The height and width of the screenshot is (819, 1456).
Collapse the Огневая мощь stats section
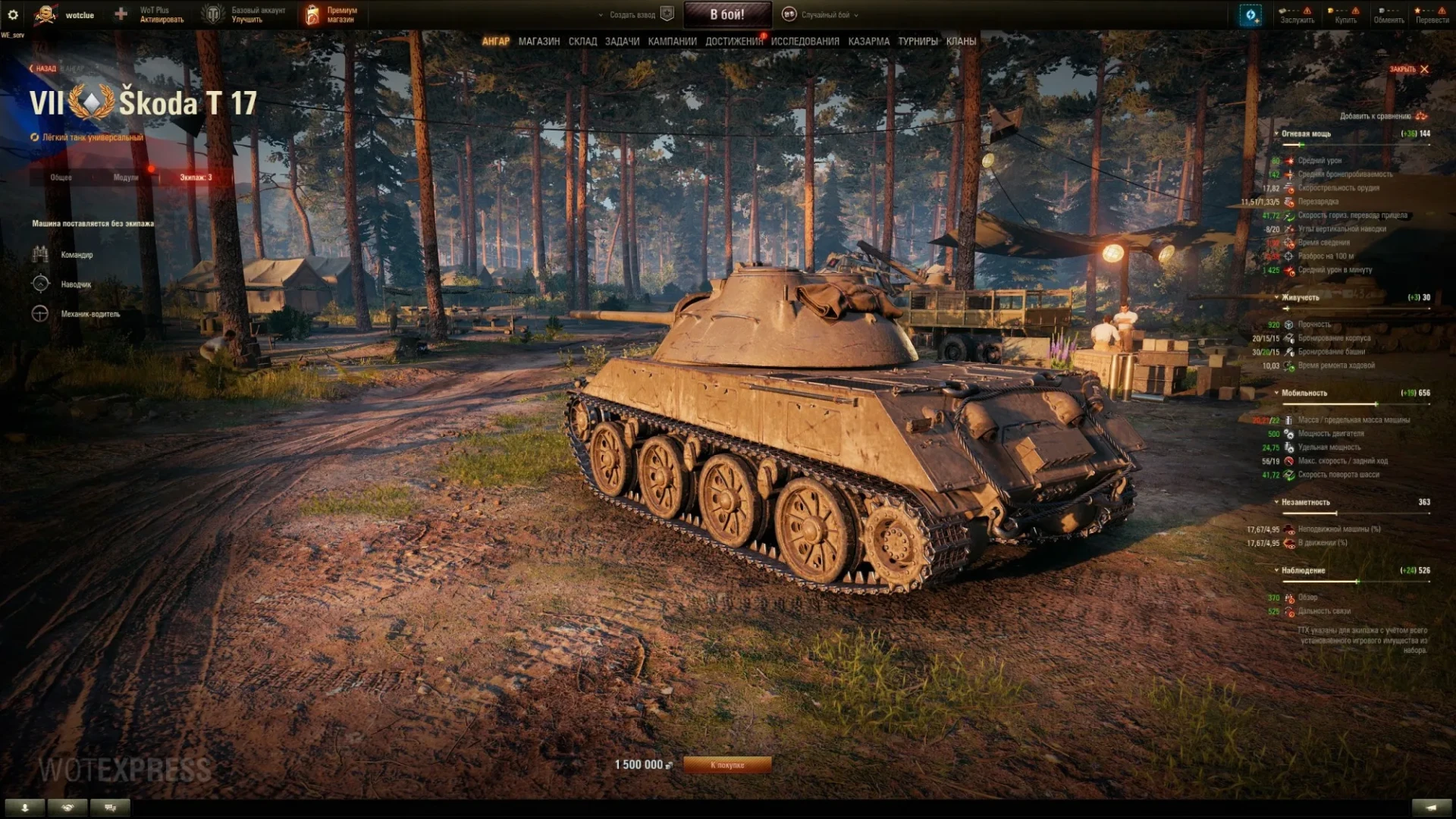(1303, 133)
